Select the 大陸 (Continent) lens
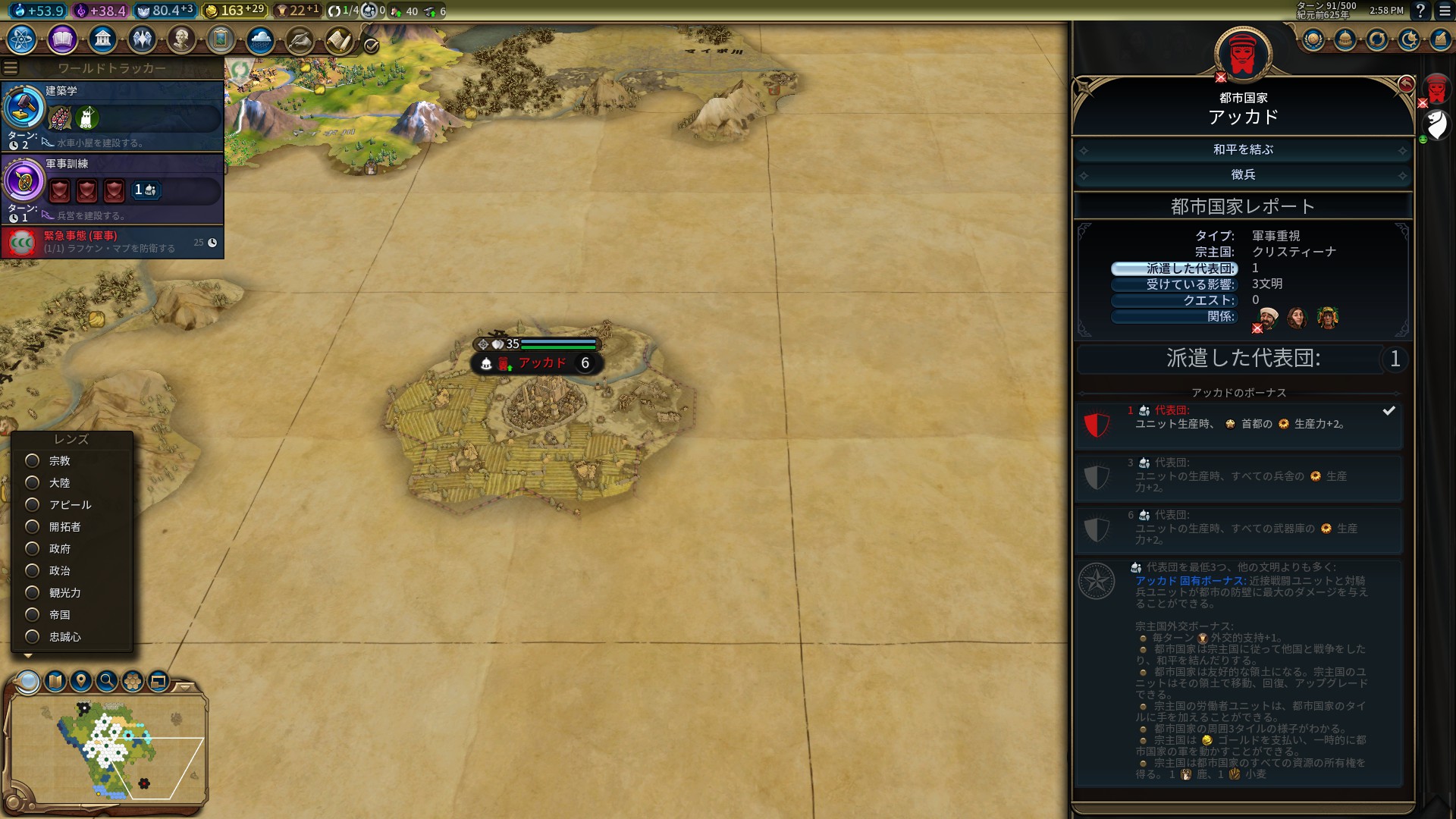 point(33,483)
